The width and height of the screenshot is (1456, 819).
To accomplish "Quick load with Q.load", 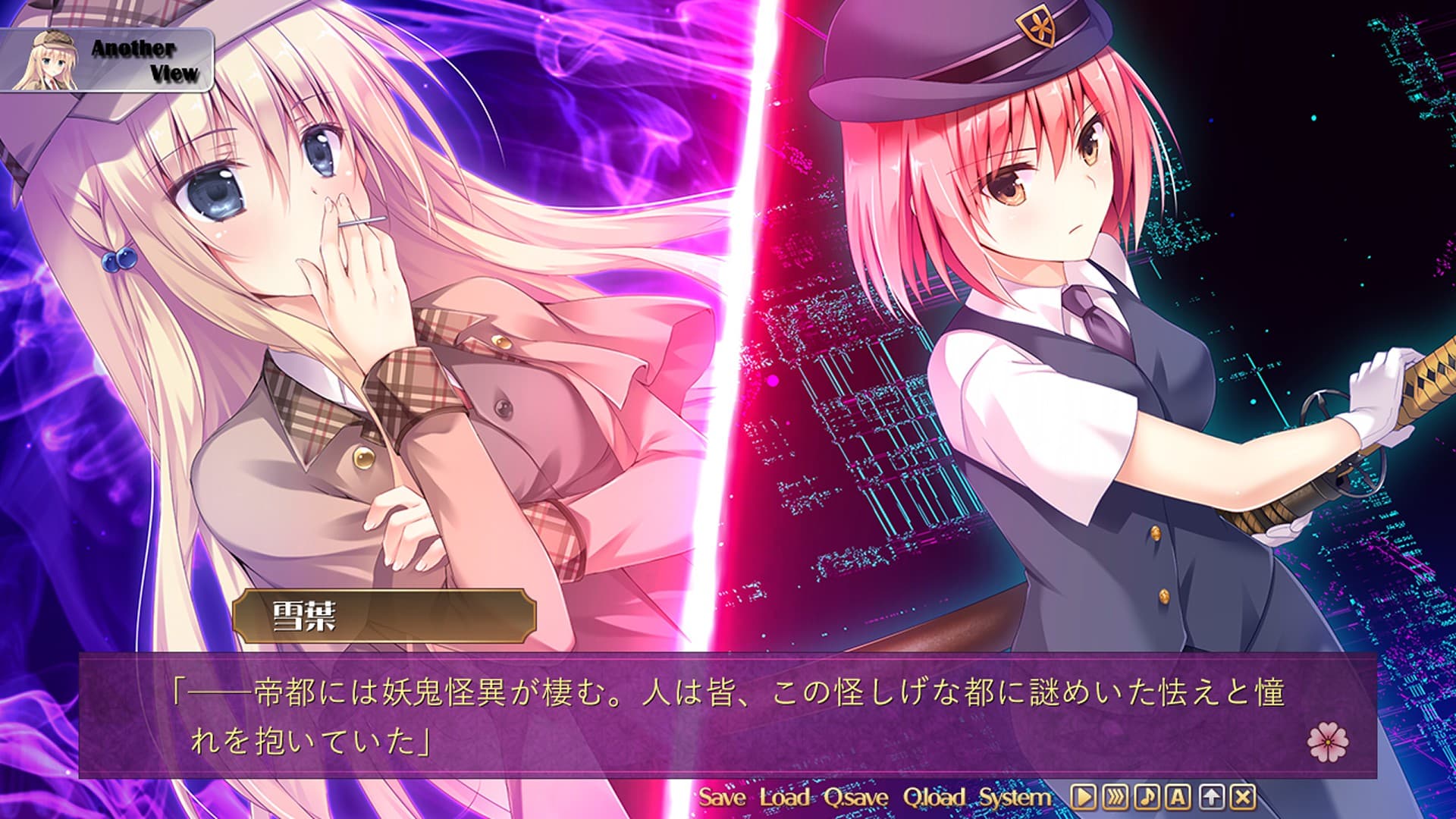I will click(934, 797).
